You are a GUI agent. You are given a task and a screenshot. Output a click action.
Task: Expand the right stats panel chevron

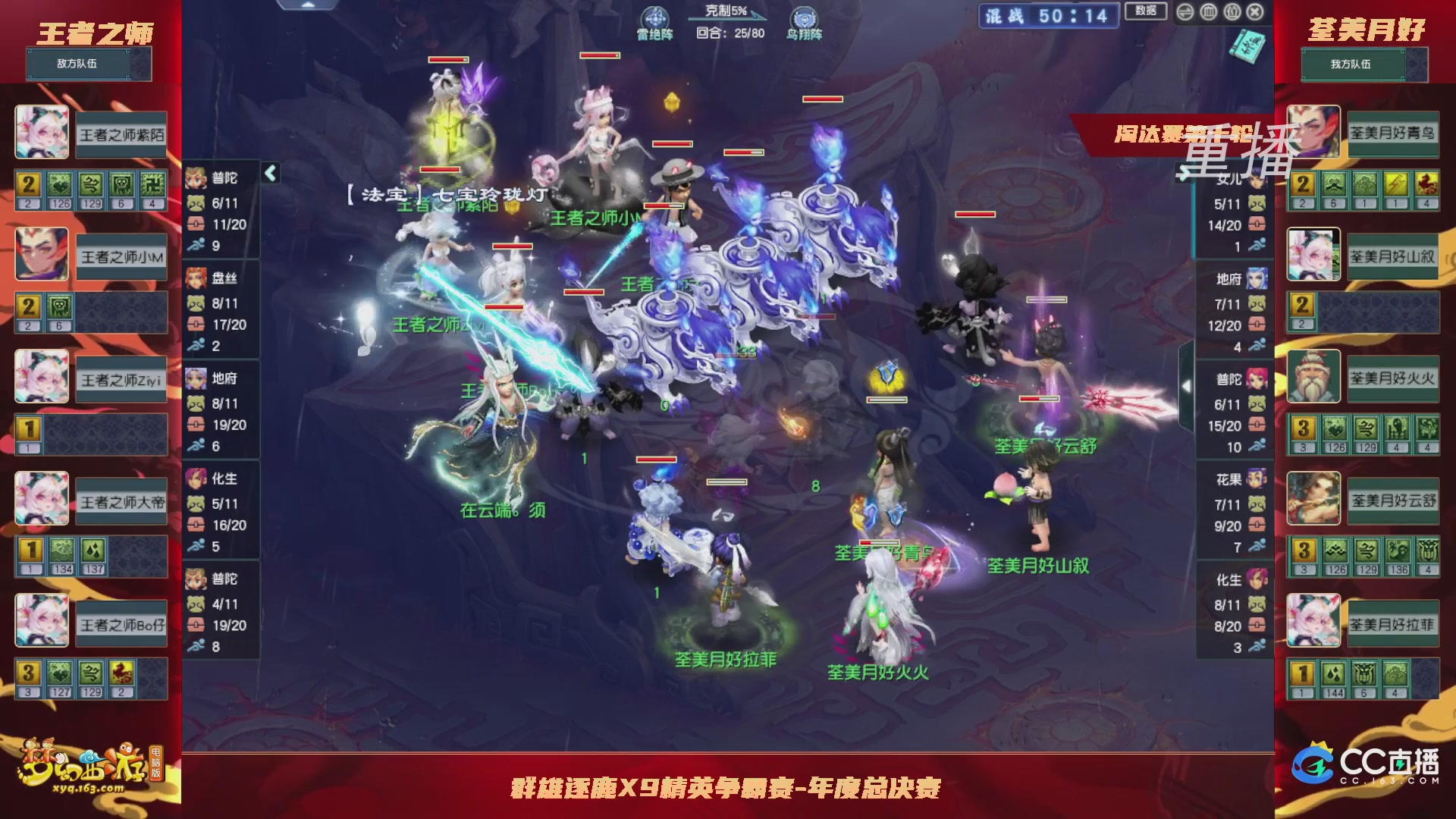[1188, 387]
